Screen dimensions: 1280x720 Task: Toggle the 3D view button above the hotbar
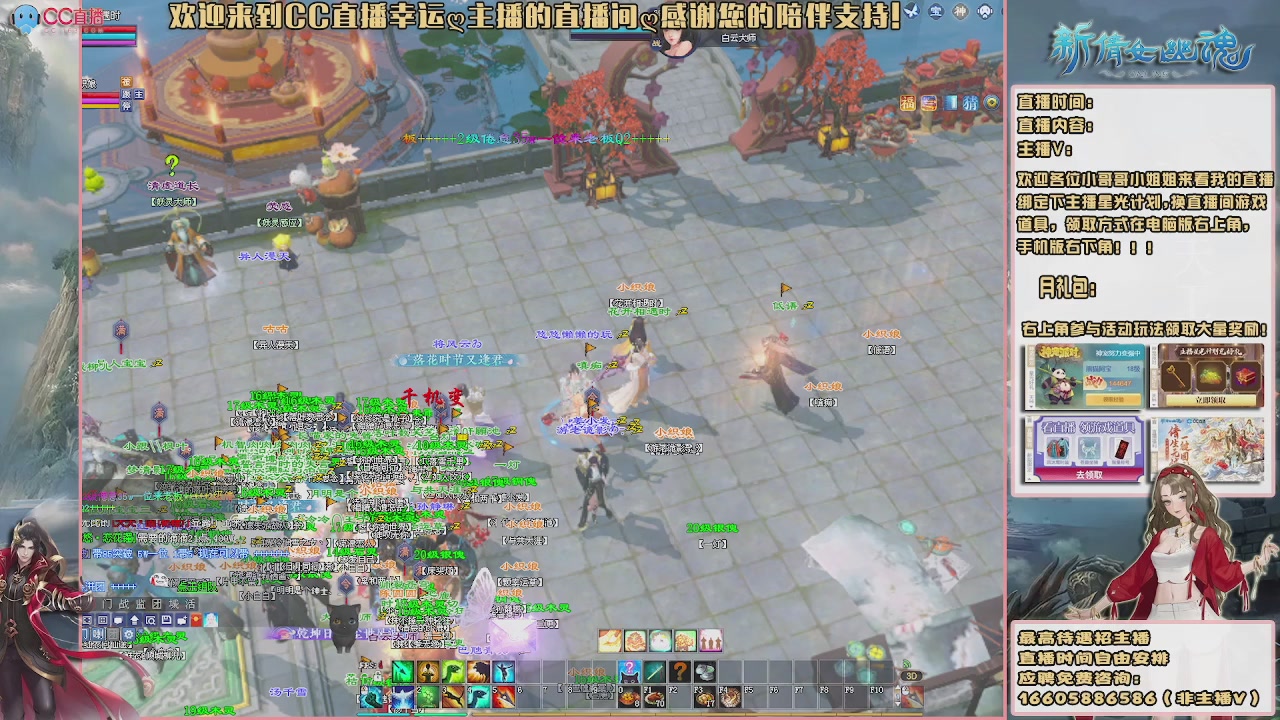(912, 676)
